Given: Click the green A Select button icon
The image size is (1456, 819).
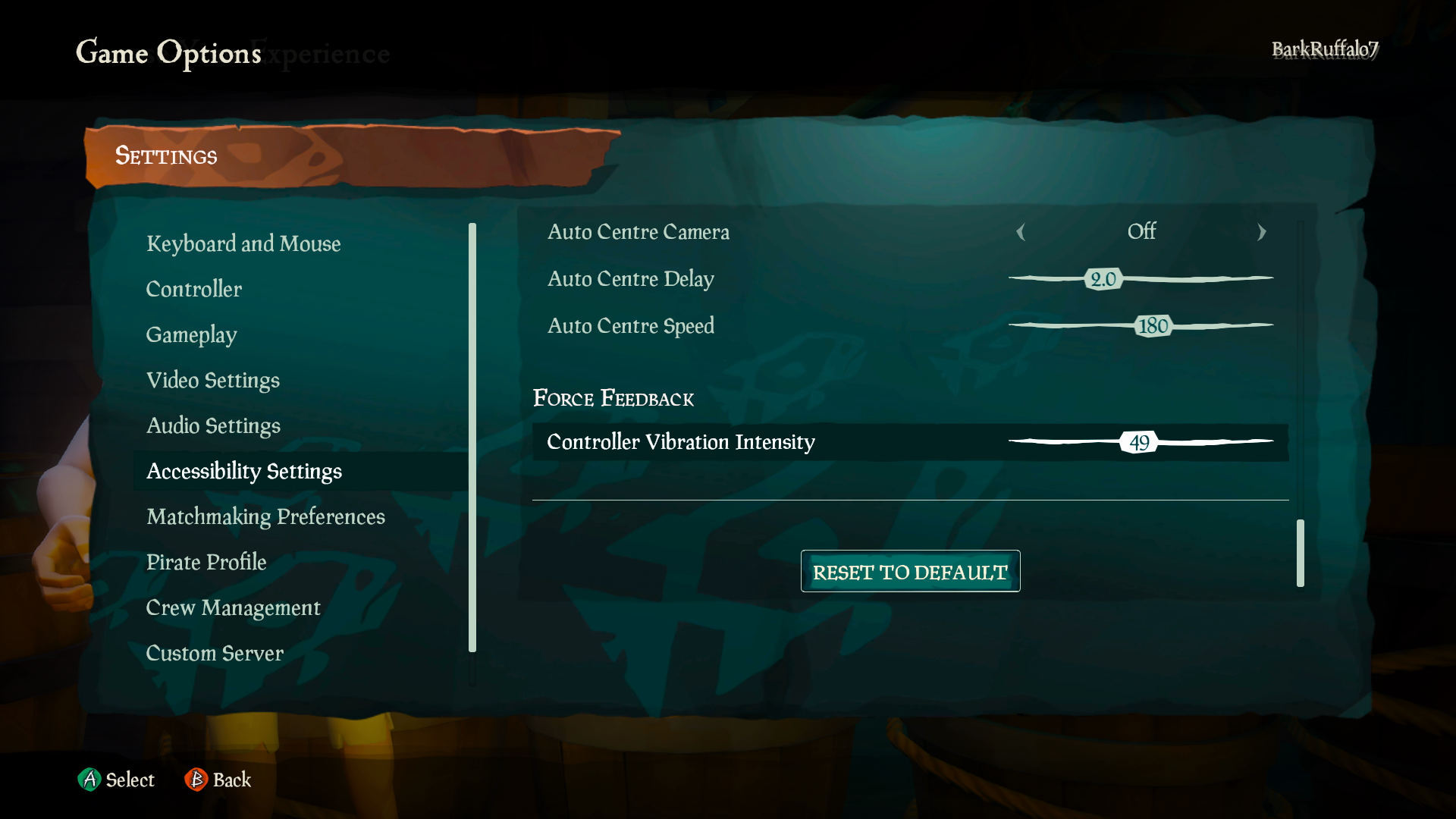Looking at the screenshot, I should pyautogui.click(x=90, y=780).
